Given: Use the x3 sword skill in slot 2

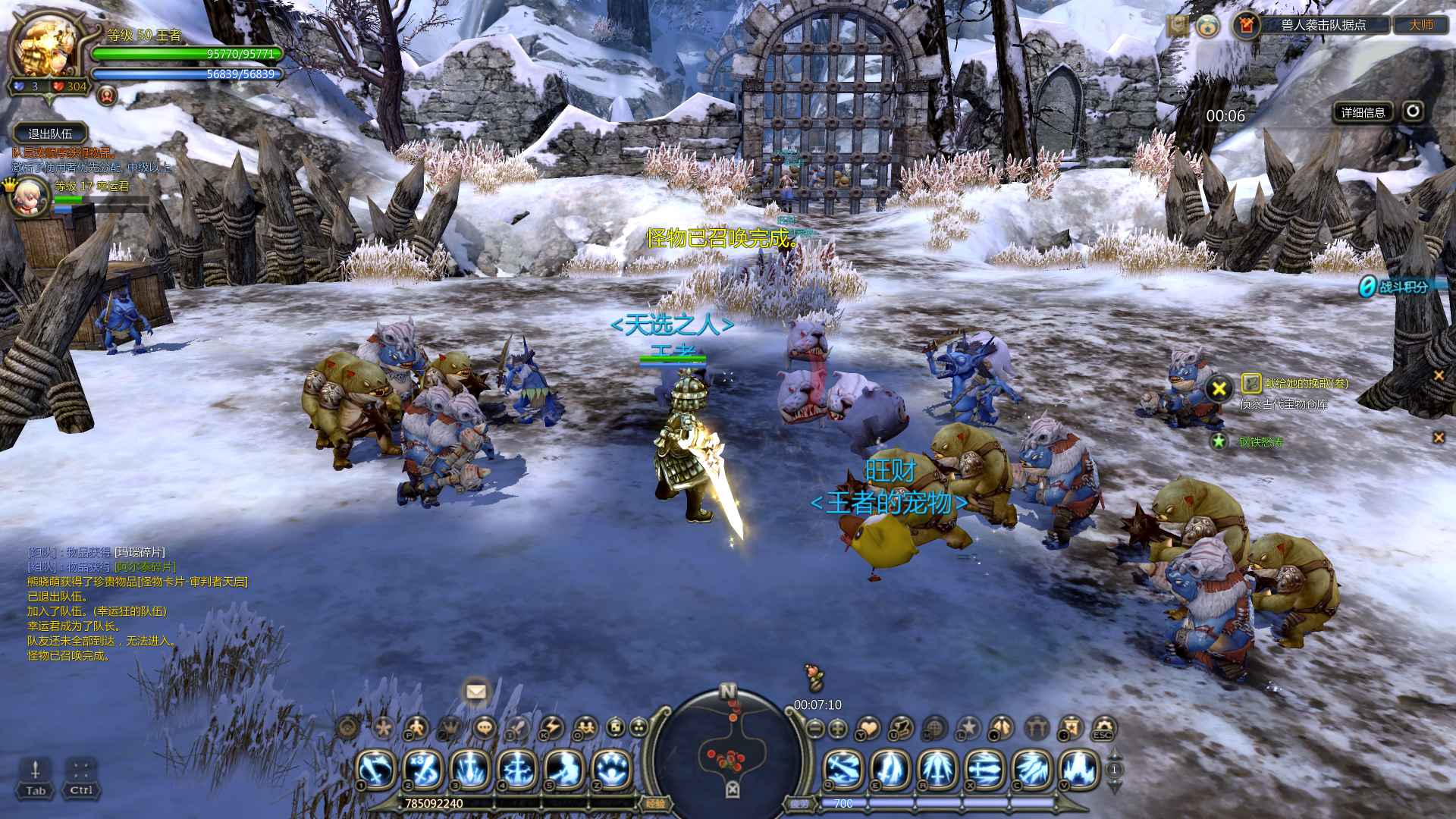Looking at the screenshot, I should click(423, 770).
